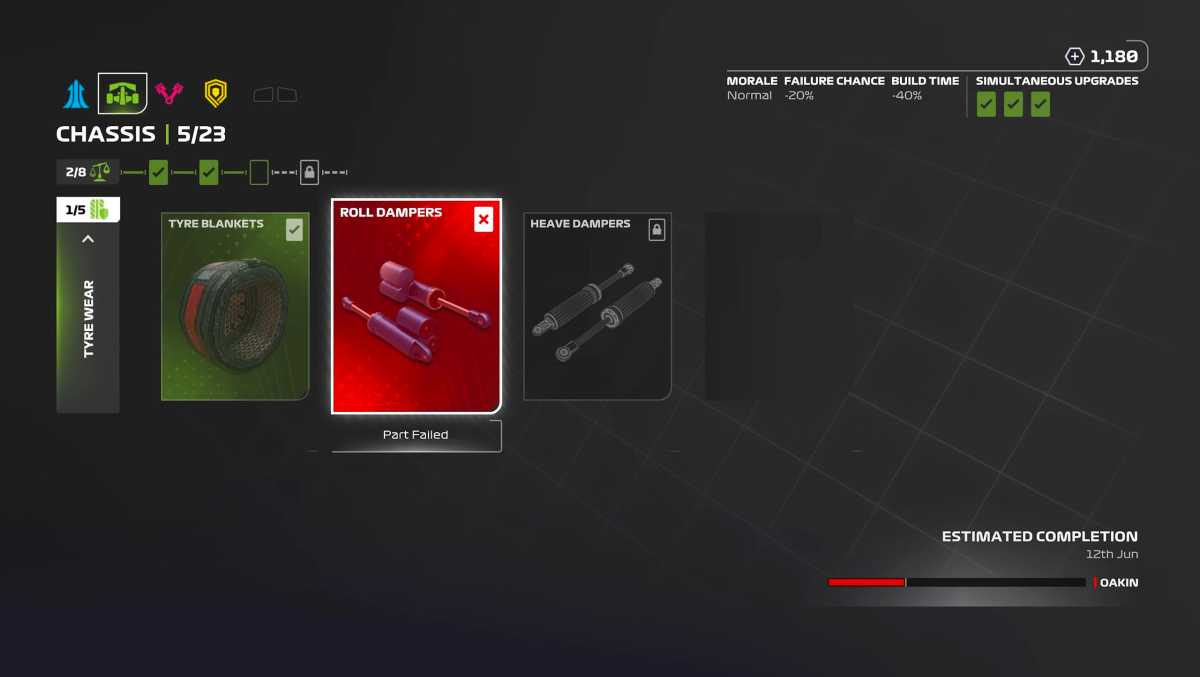Click the resource points plus icon
Image resolution: width=1200 pixels, height=677 pixels.
coord(1075,57)
